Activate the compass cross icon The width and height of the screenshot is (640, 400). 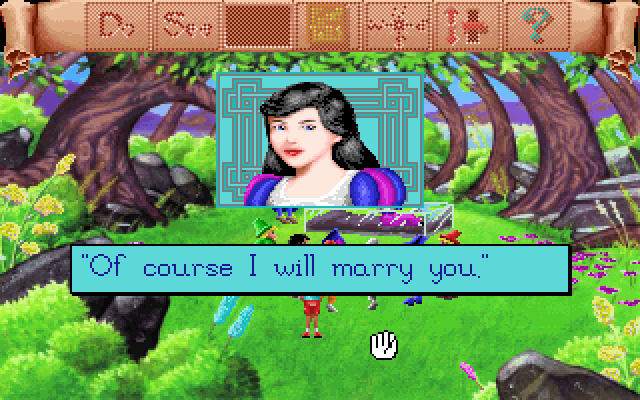(x=392, y=22)
